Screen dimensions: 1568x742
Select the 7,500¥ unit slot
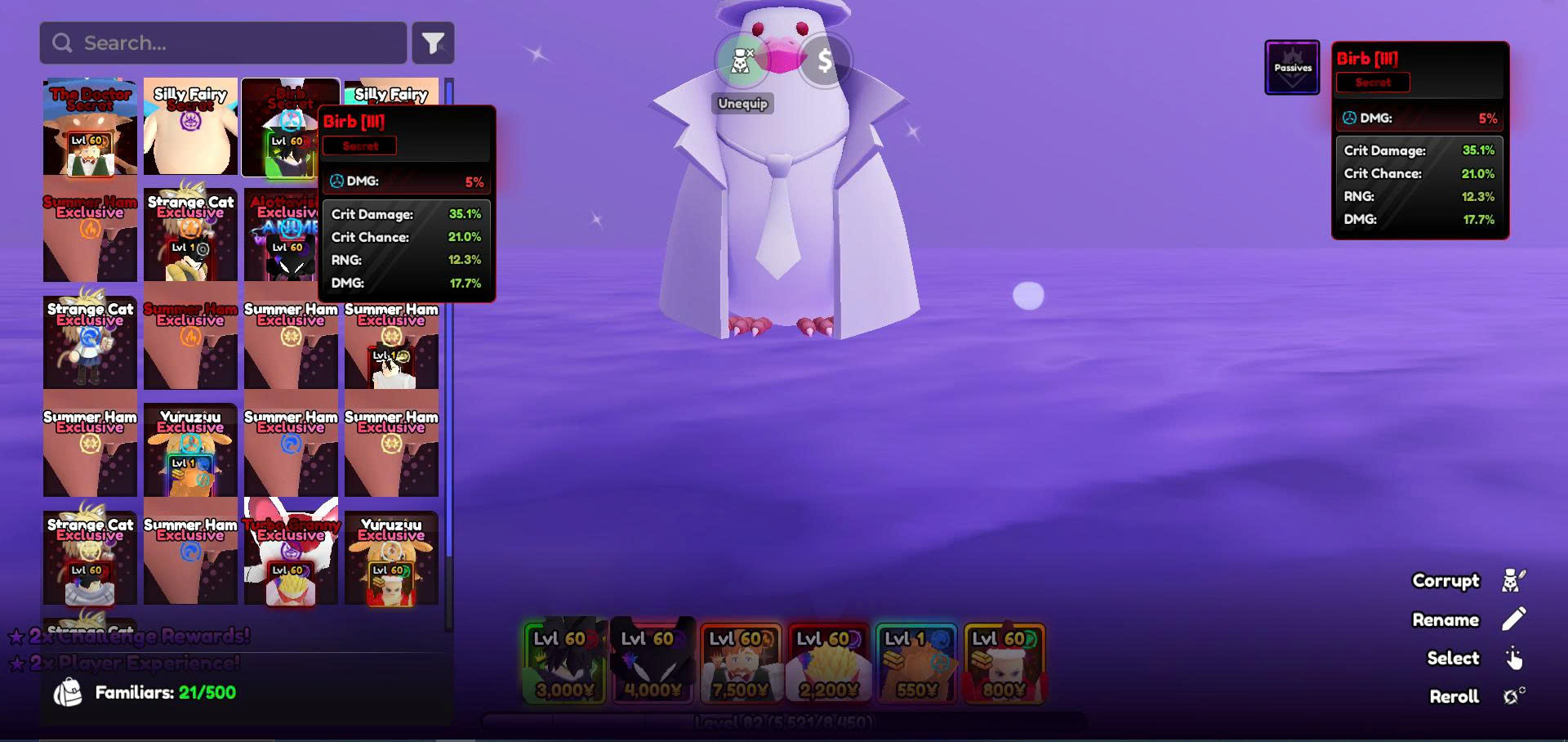coord(741,663)
